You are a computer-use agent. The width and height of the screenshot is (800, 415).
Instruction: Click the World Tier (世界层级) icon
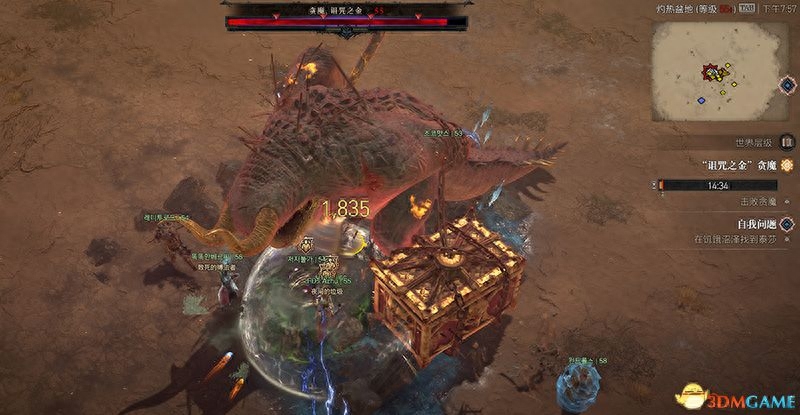tap(788, 142)
